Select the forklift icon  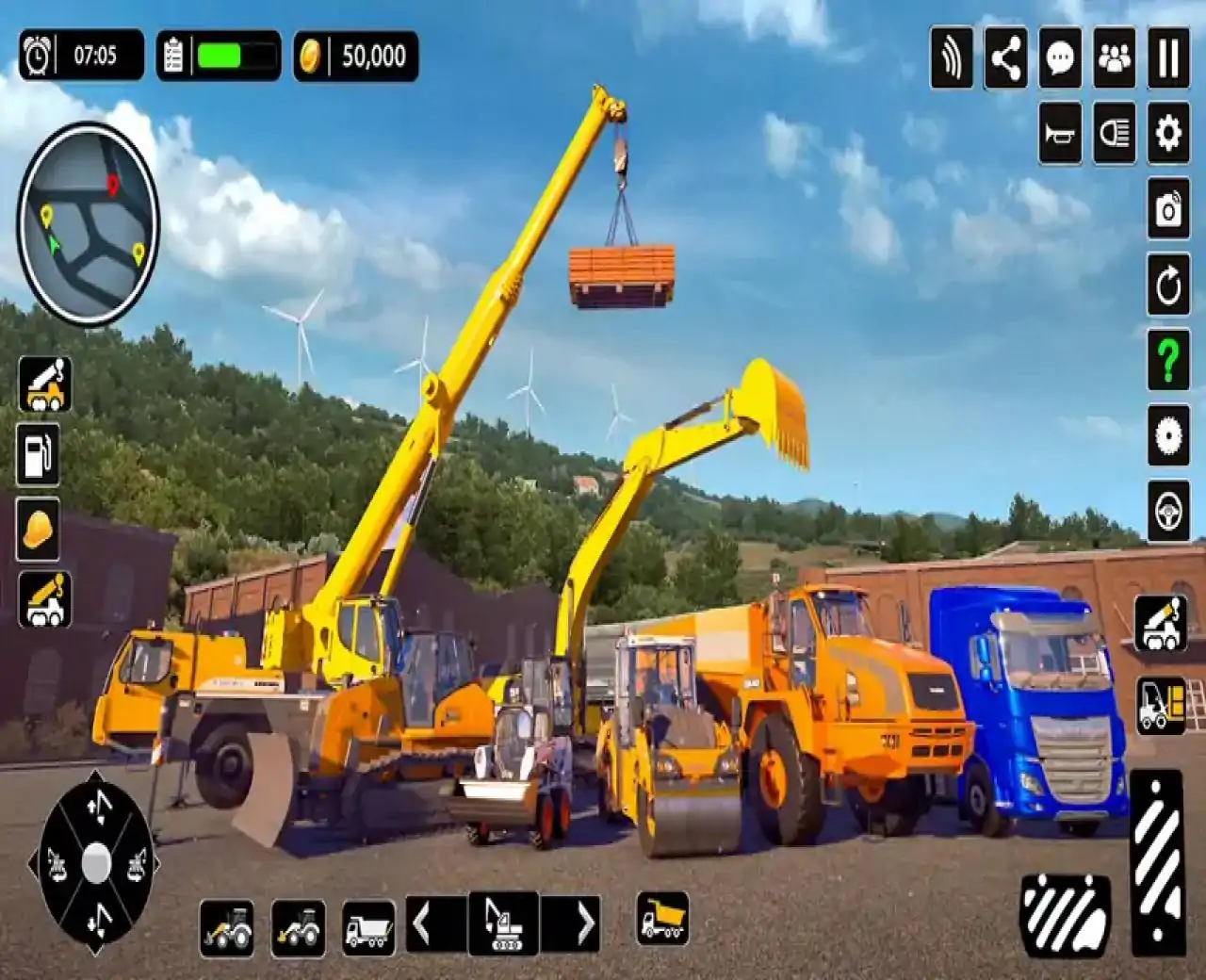(1161, 704)
